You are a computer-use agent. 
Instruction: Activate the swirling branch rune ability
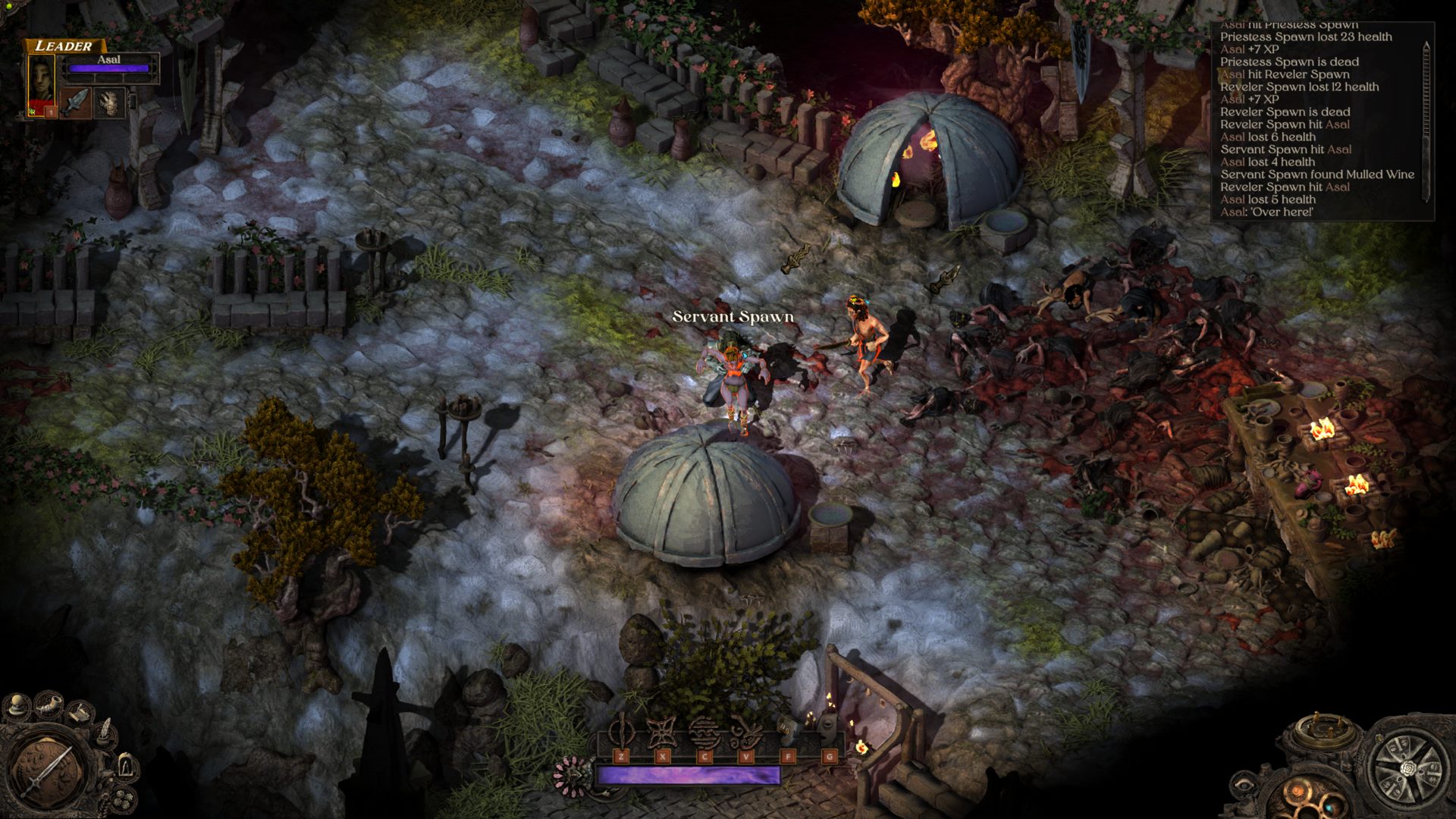coord(745,732)
